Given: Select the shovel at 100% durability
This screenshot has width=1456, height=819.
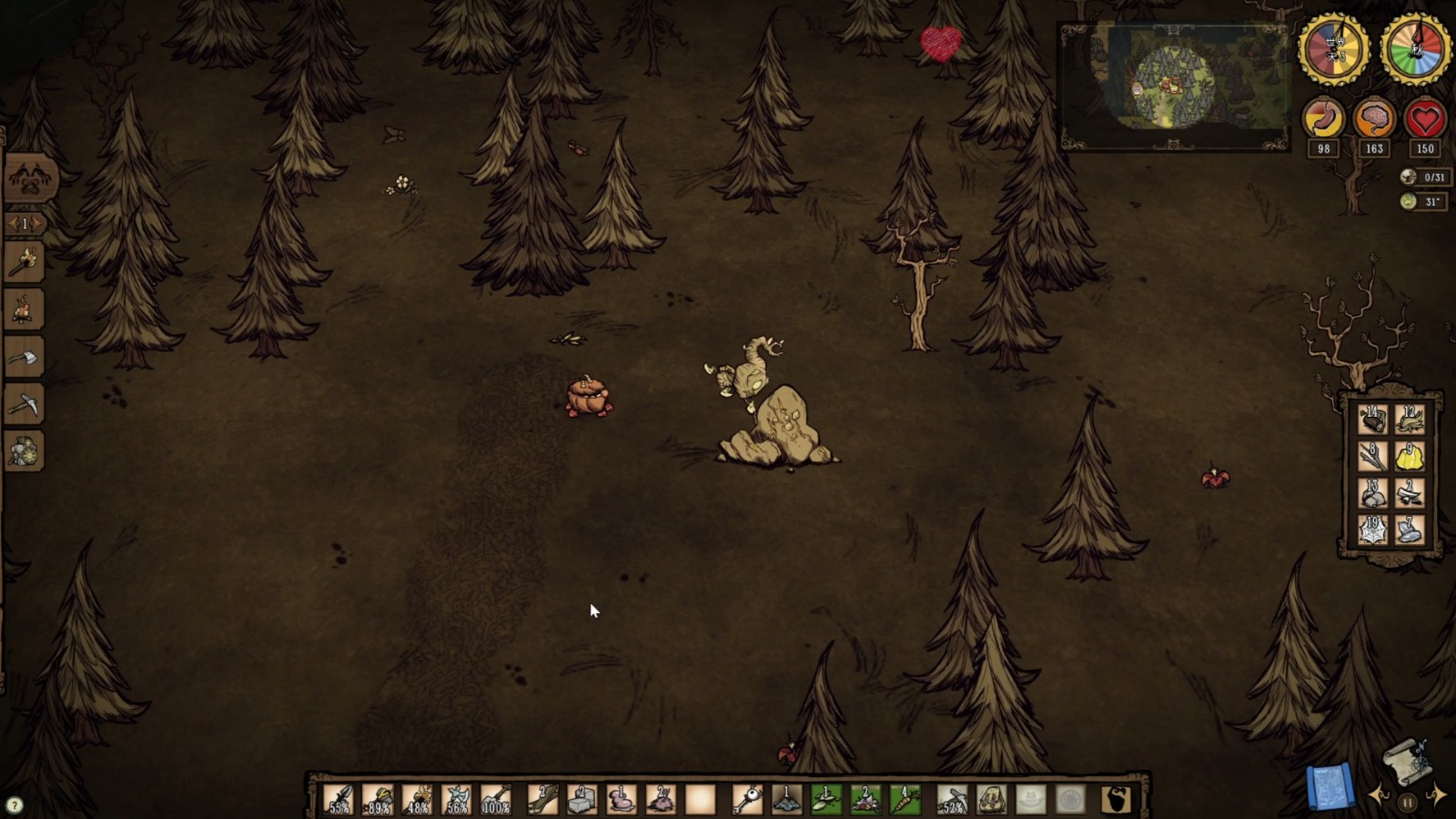Looking at the screenshot, I should pos(496,800).
